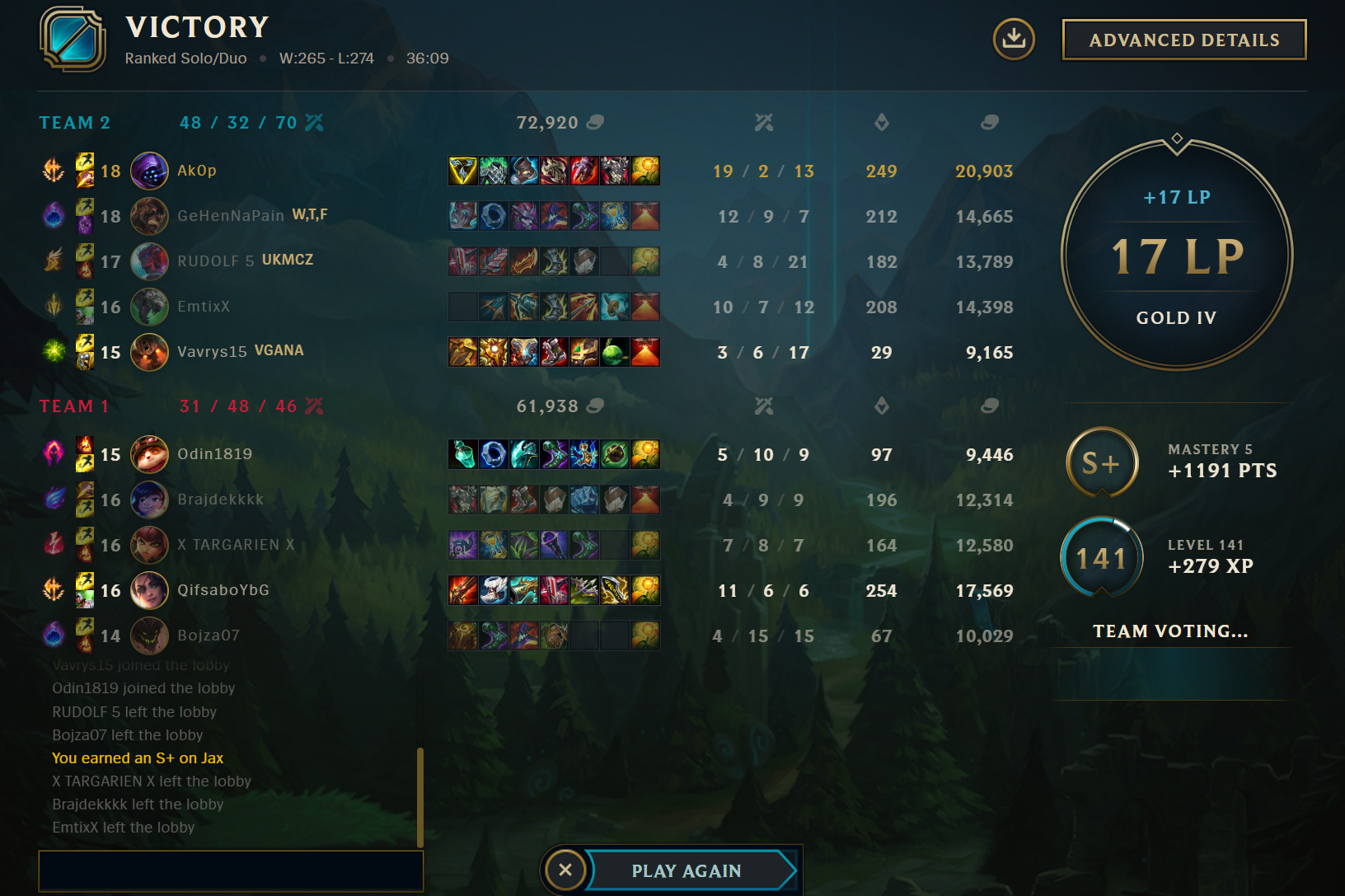Cancel queue with the X button

565,870
